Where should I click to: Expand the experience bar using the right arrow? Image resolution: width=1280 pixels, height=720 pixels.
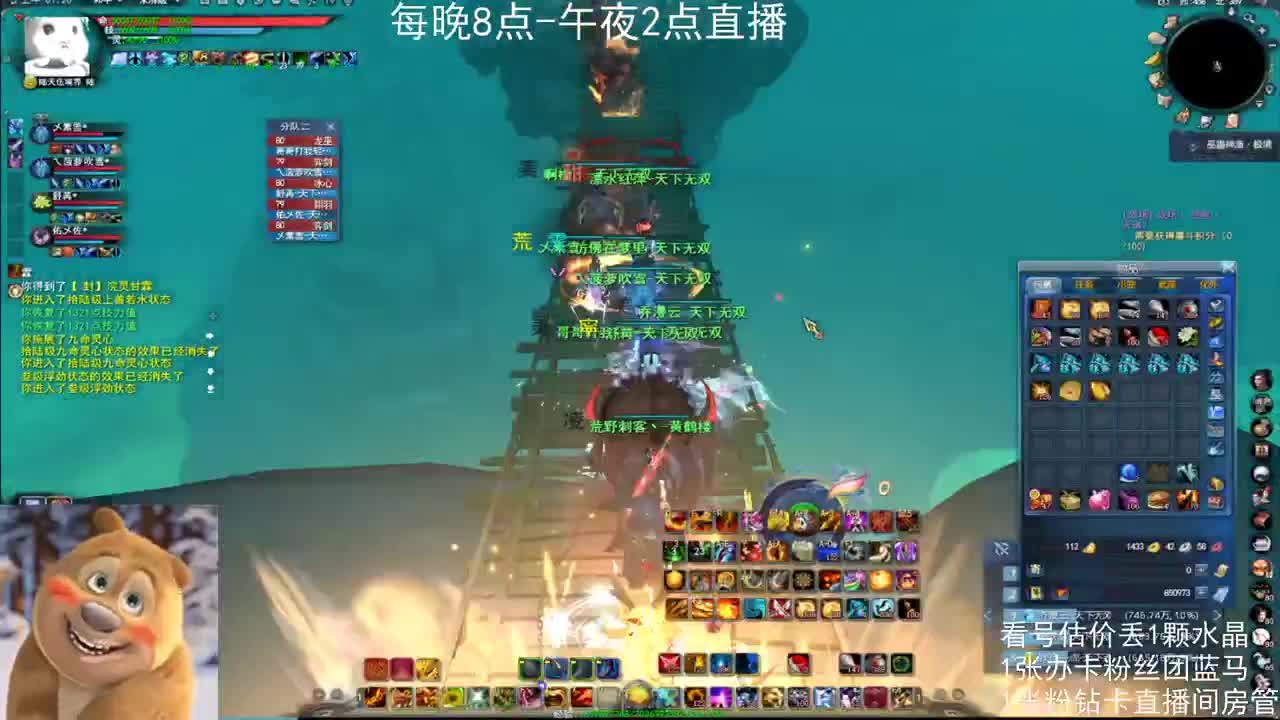click(x=1217, y=616)
